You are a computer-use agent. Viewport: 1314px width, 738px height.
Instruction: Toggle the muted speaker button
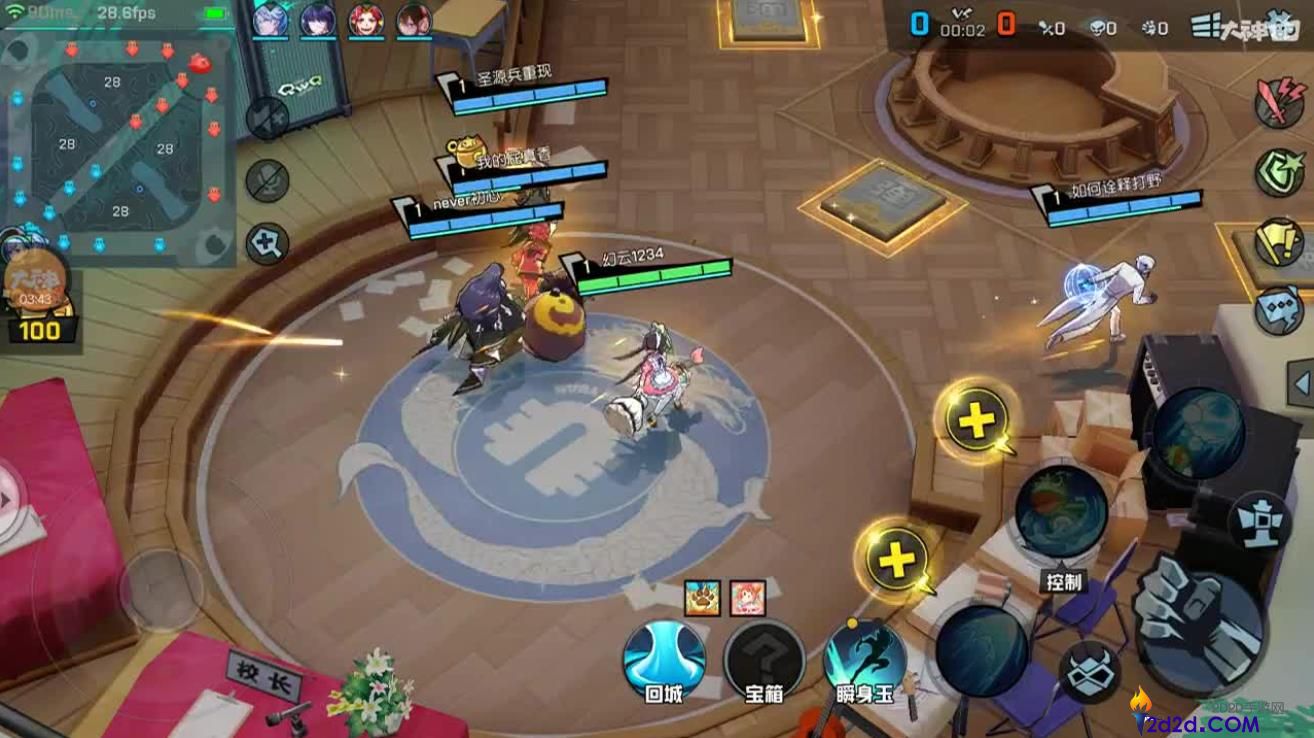point(267,118)
